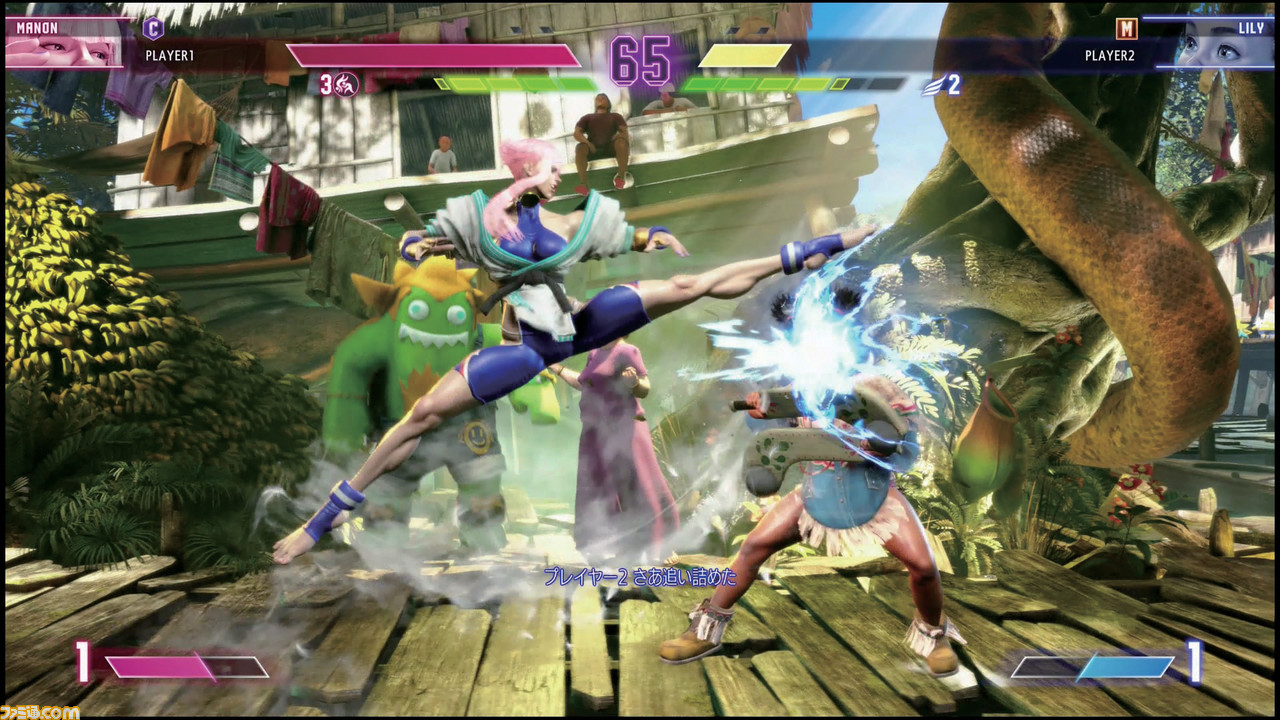Select the orange M control type badge
The width and height of the screenshot is (1280, 720).
[x=1127, y=29]
